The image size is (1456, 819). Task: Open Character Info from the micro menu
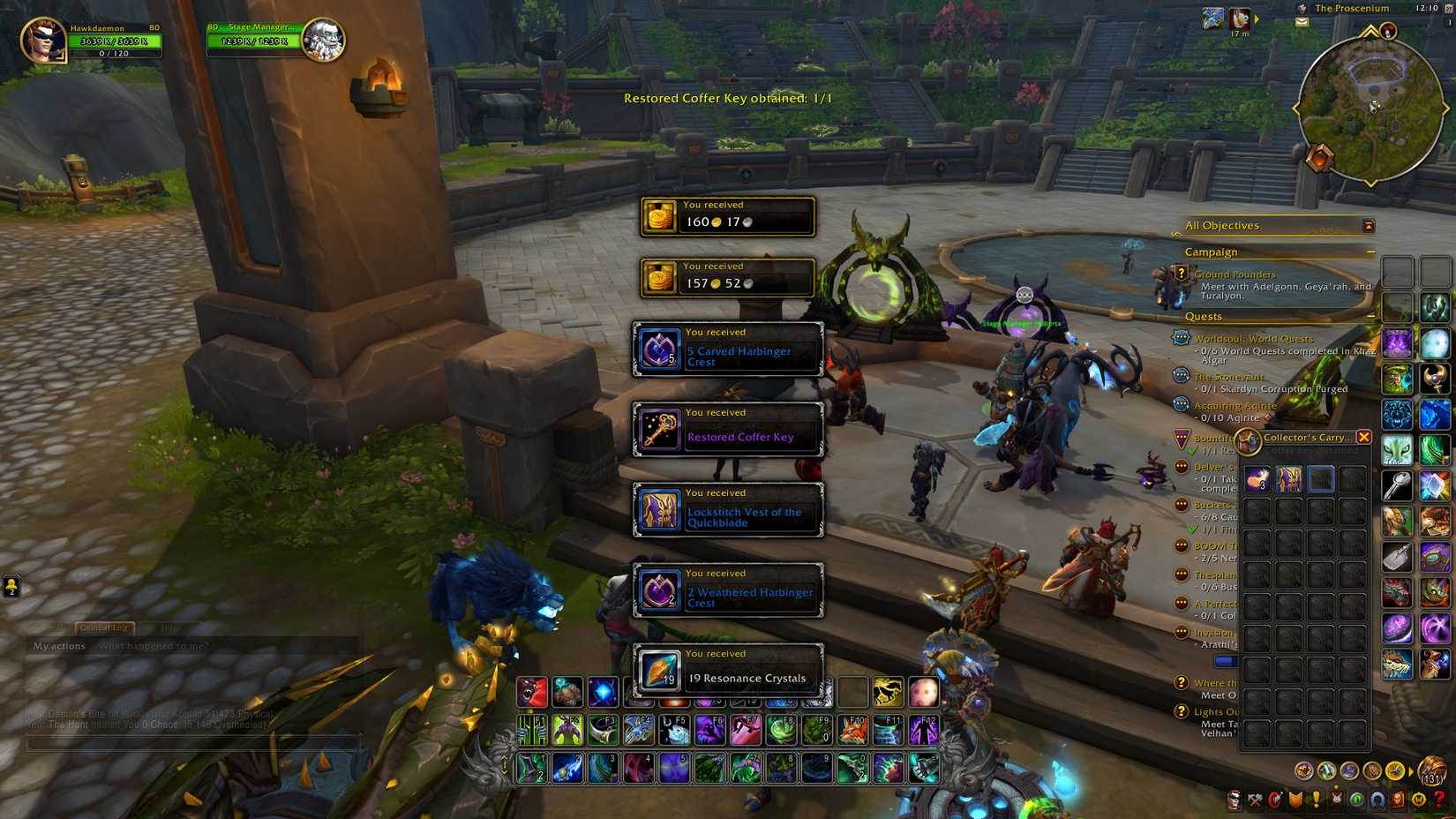click(x=1235, y=800)
